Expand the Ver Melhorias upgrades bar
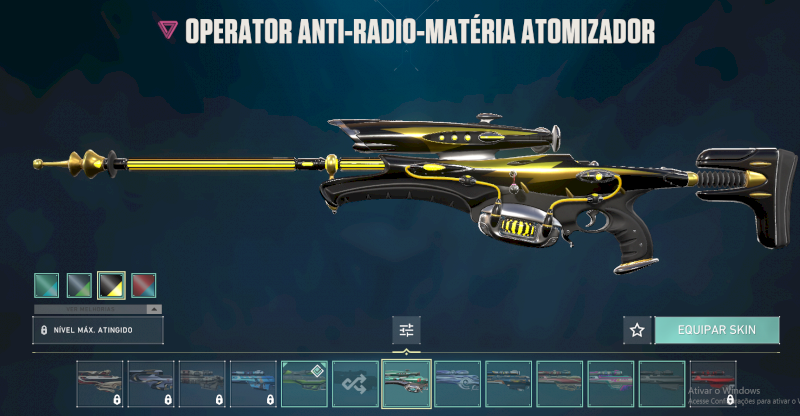Screen dimensions: 800x416 (97, 310)
